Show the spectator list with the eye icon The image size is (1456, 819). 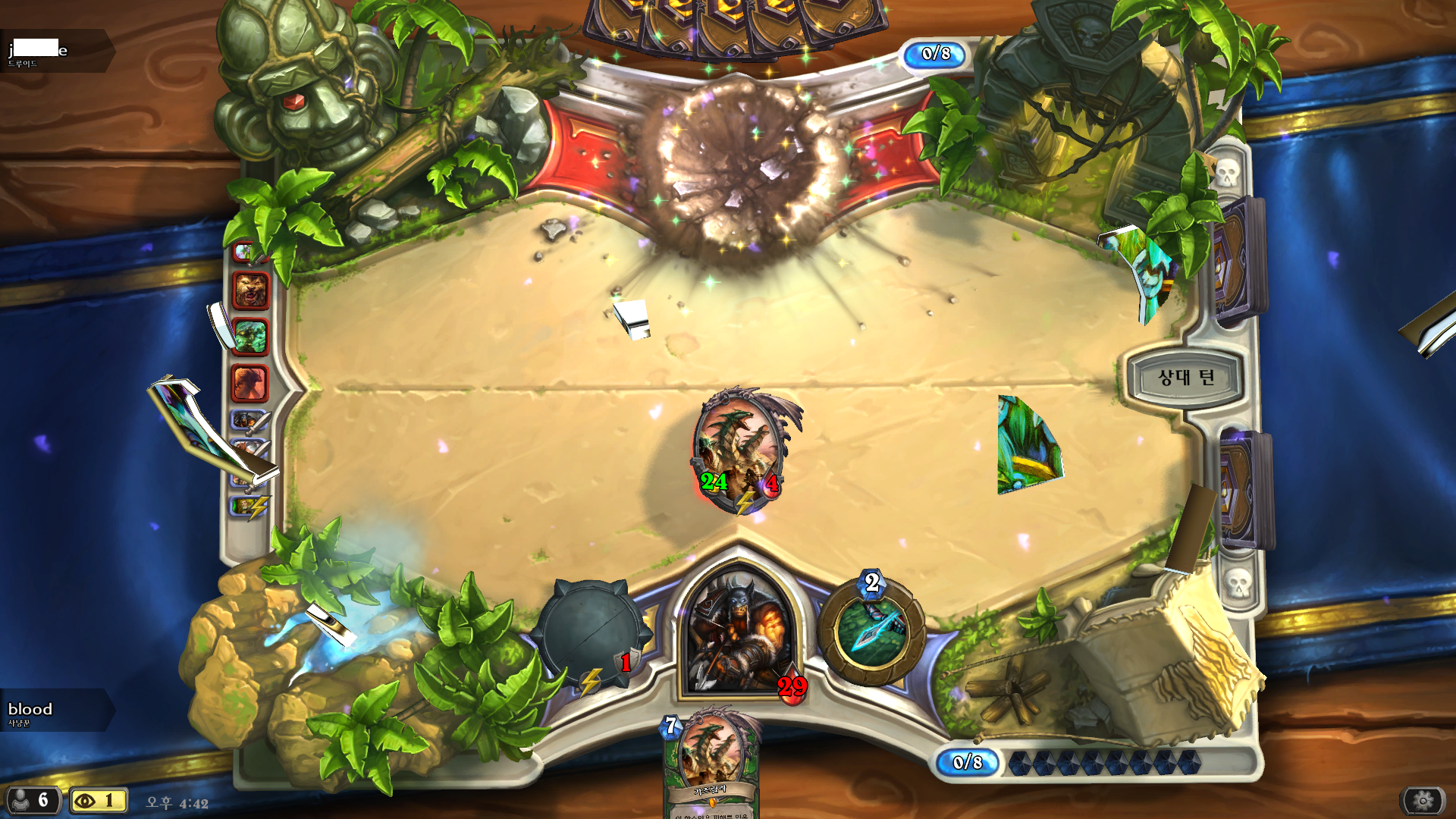click(98, 800)
